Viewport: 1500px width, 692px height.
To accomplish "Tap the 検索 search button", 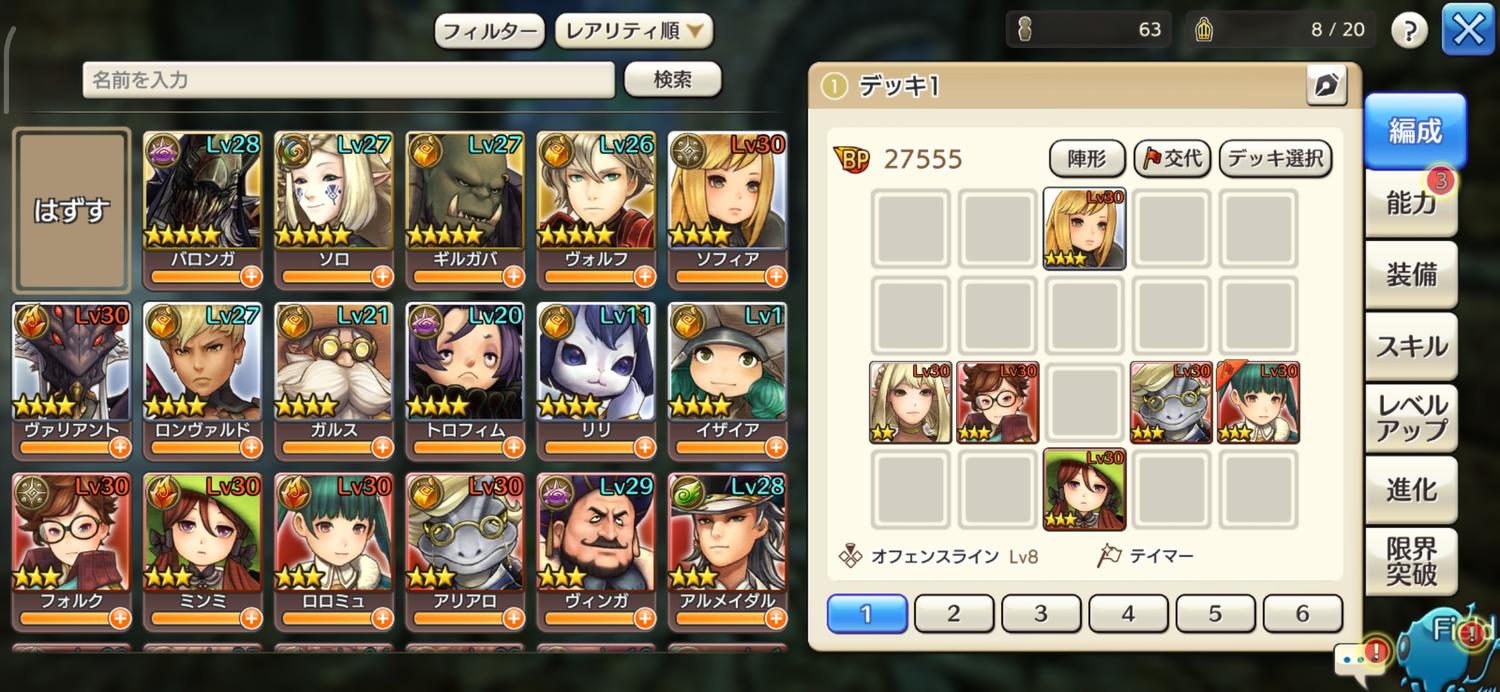I will point(672,79).
